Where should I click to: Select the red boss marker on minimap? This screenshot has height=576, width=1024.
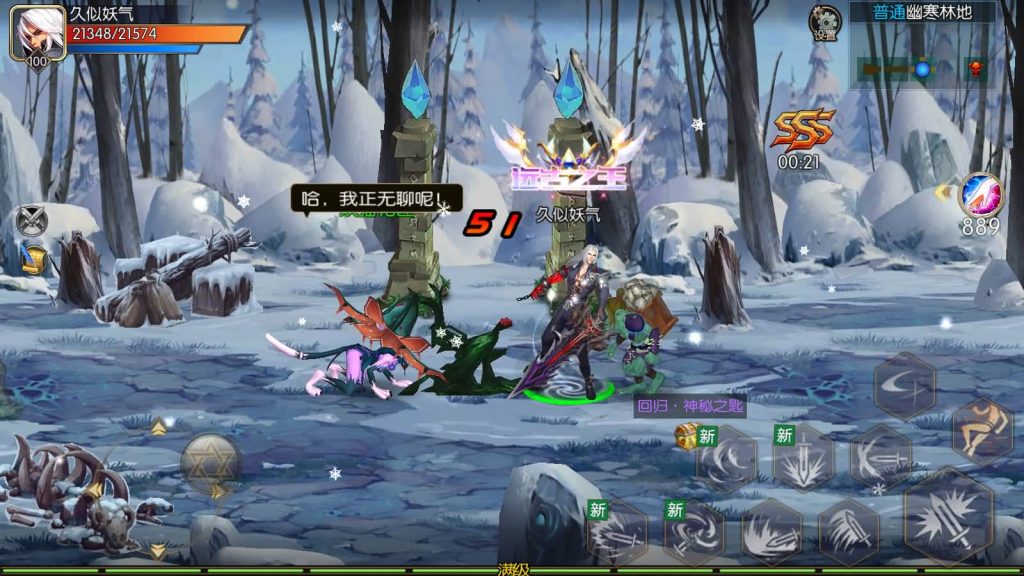(x=974, y=70)
